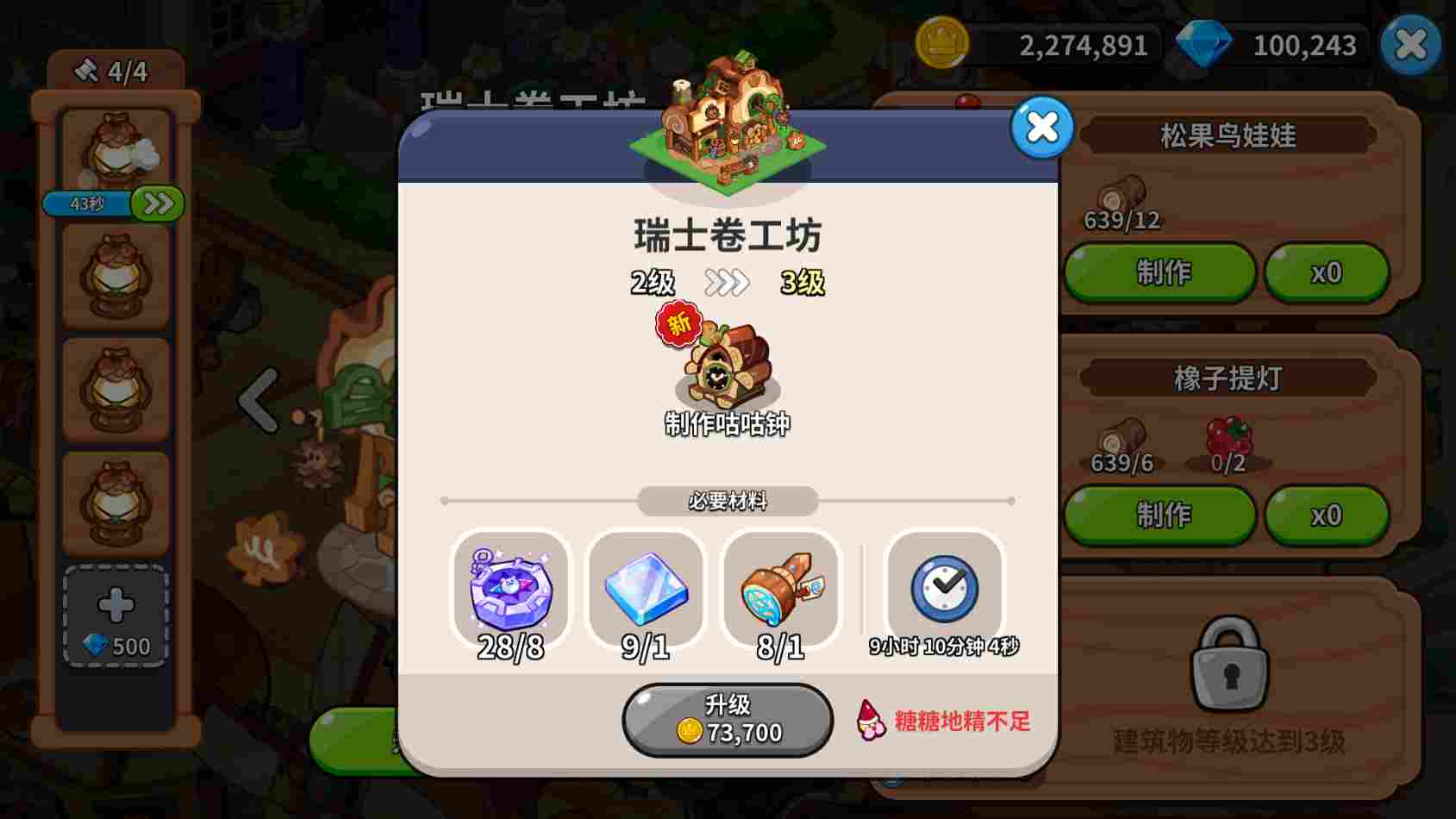This screenshot has height=819, width=1456.
Task: Select the 松果鸟娃娃 panel title
Action: click(x=1228, y=136)
